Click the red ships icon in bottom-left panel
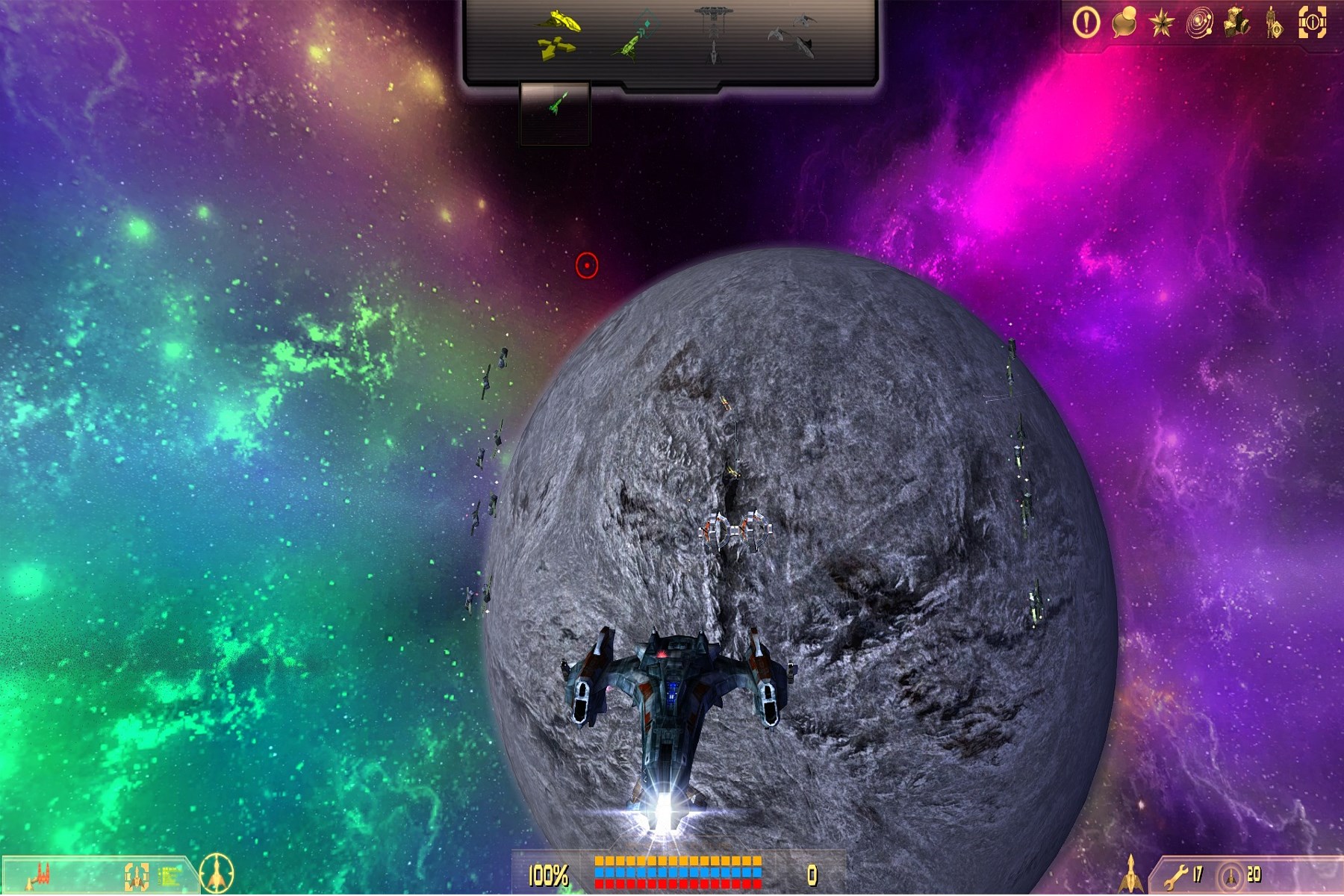 (39, 875)
